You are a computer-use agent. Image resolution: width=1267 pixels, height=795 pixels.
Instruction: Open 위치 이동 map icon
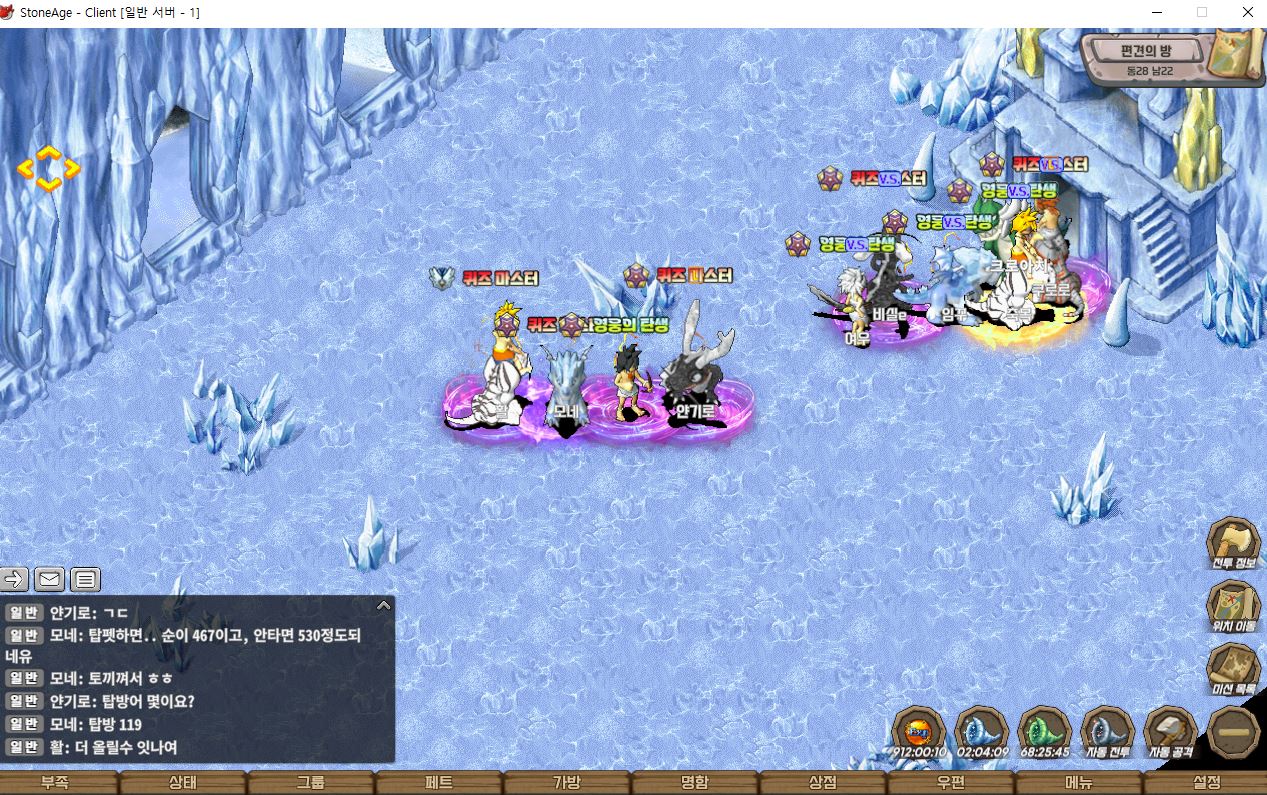click(x=1233, y=607)
